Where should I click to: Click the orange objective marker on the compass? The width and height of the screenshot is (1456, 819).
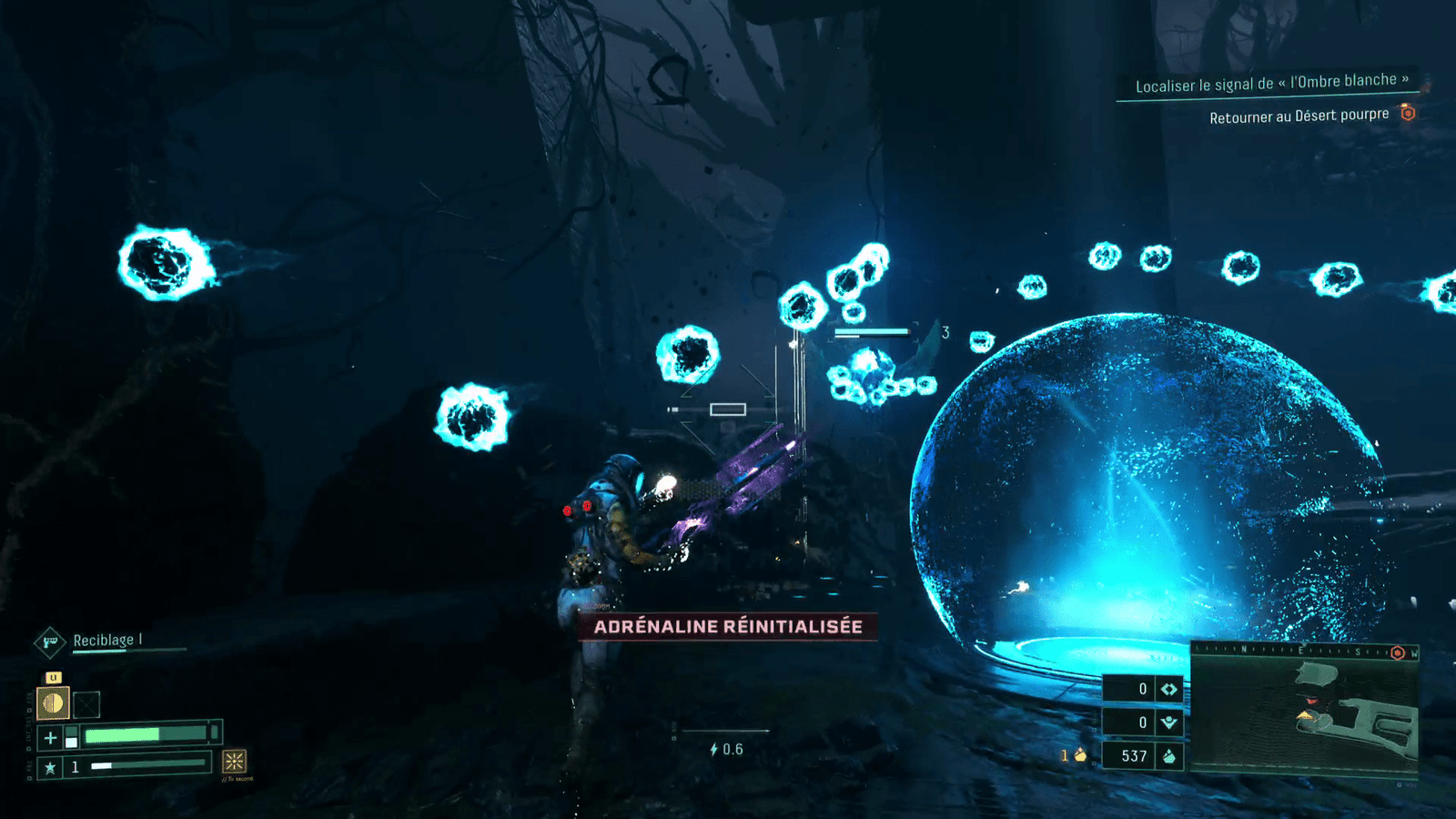coord(1398,652)
